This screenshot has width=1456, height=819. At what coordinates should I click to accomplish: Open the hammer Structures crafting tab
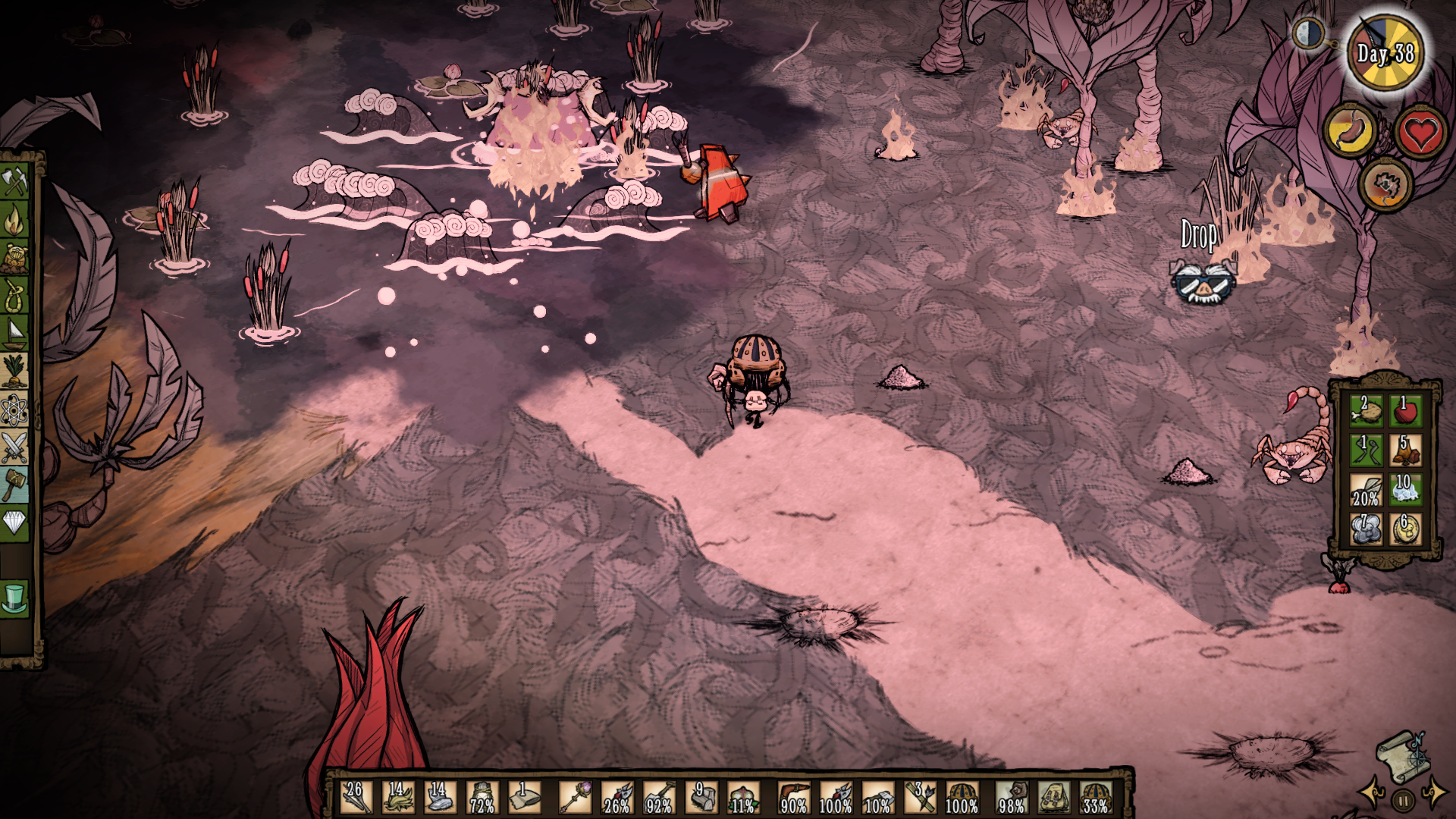14,485
